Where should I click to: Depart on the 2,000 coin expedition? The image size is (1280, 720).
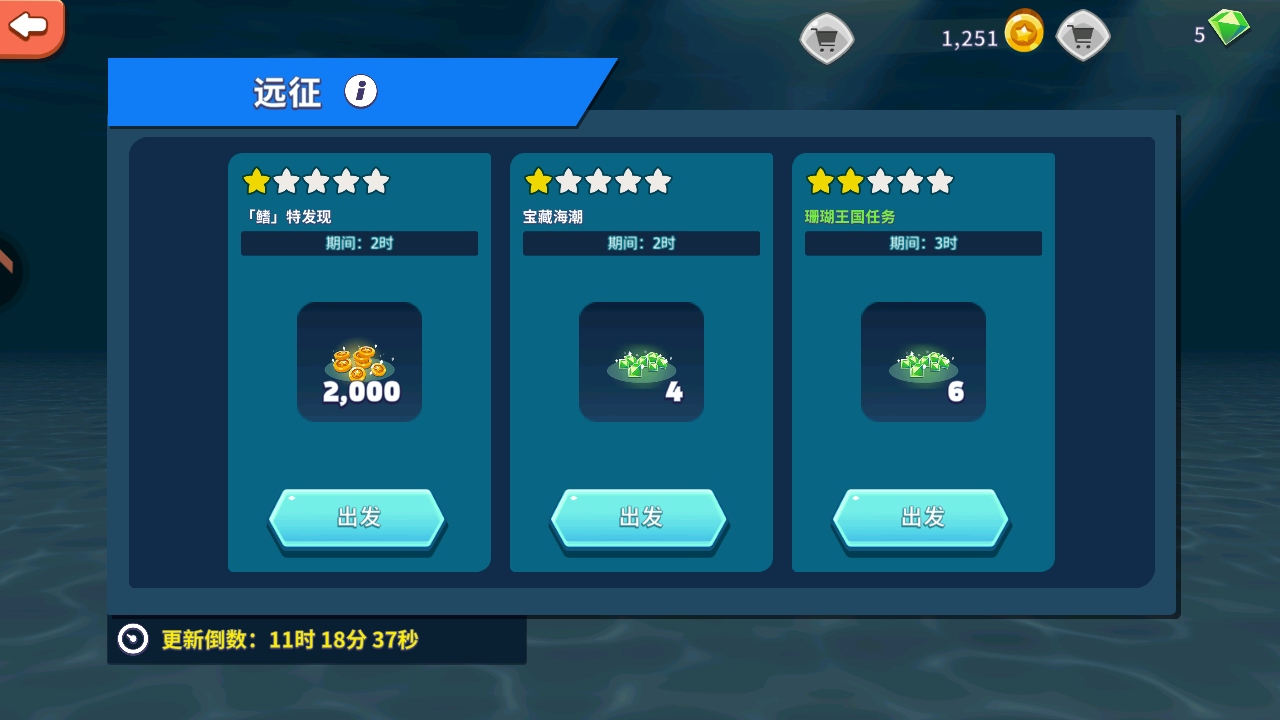coord(358,518)
